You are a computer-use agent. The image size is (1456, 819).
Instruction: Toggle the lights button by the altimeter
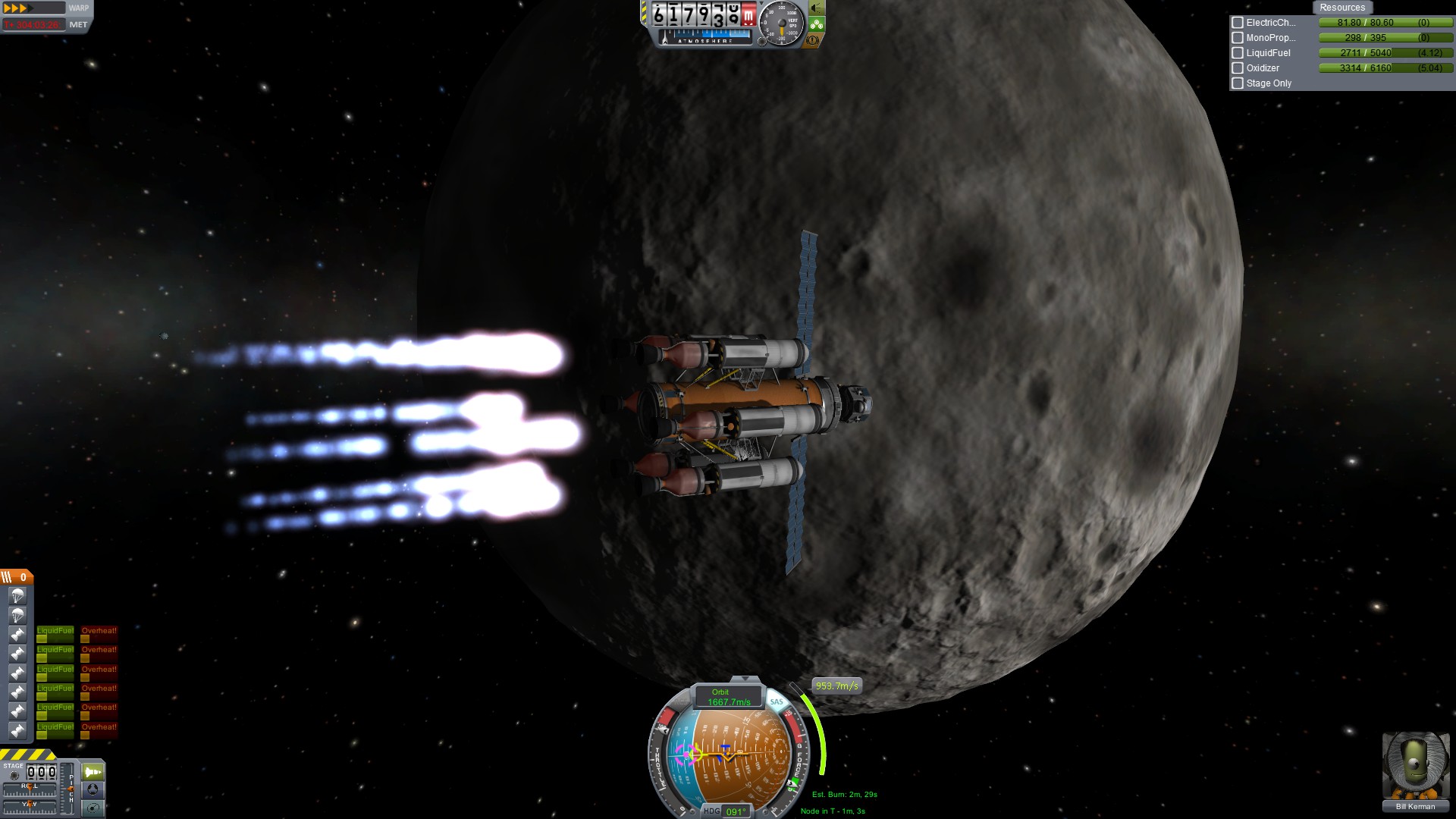click(816, 8)
